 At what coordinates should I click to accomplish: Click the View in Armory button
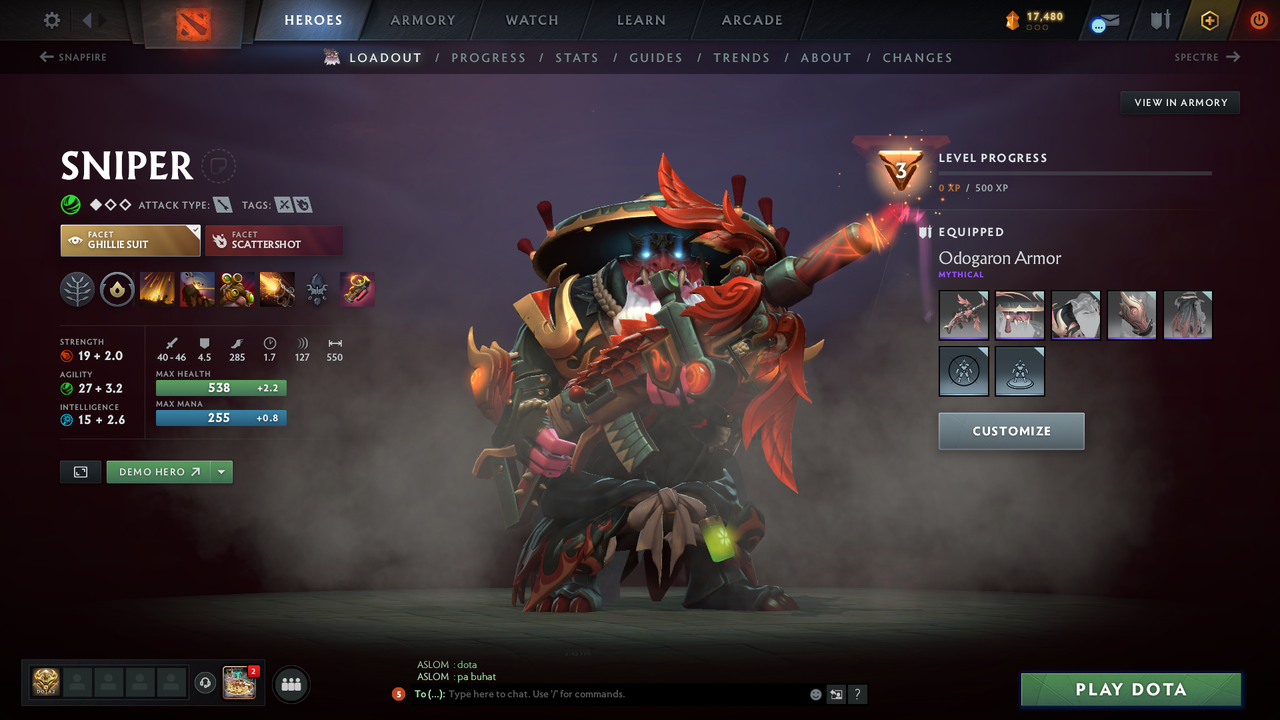pos(1179,102)
